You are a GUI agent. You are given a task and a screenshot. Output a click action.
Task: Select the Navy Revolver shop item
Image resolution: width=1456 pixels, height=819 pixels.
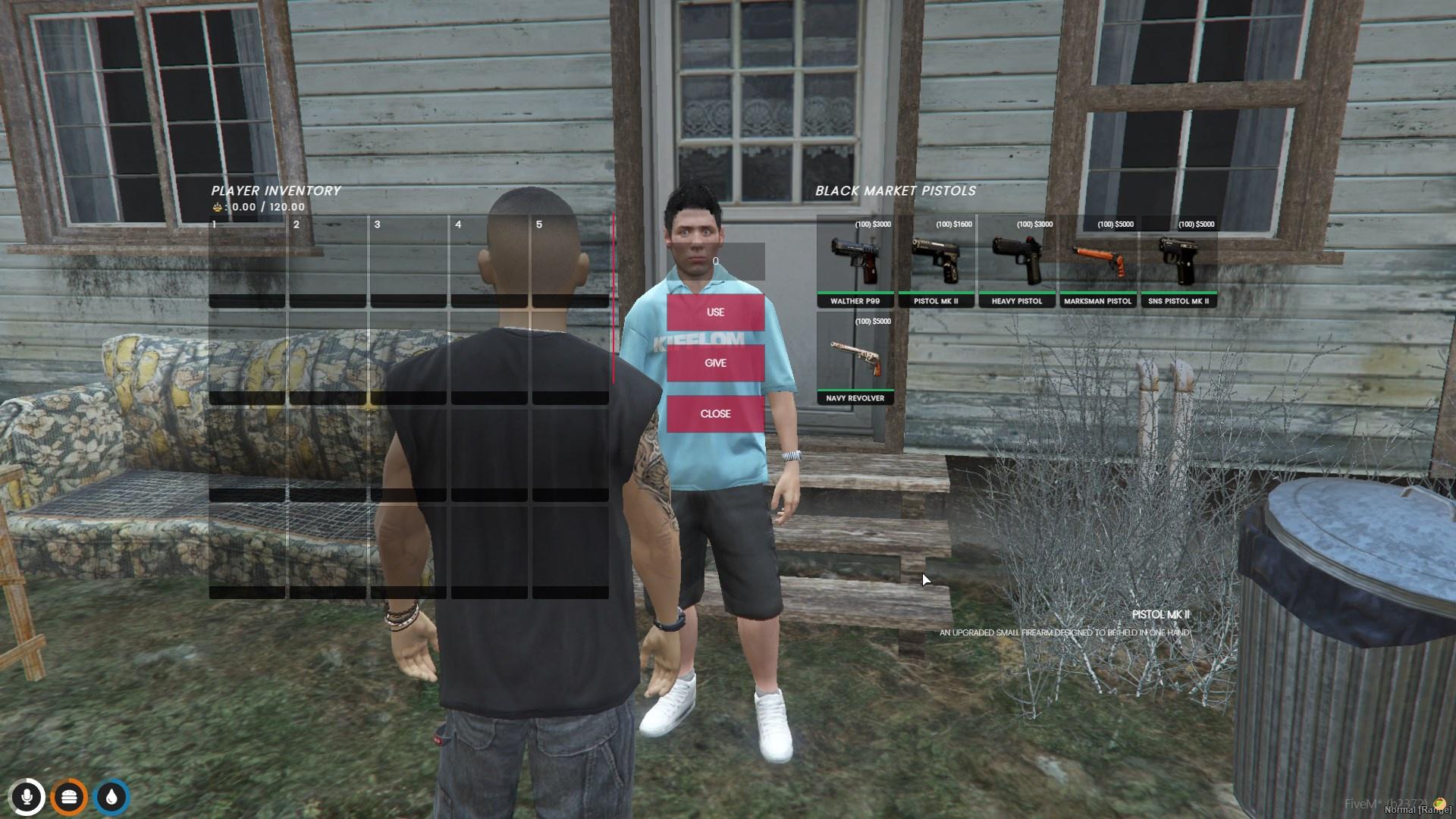[x=855, y=359]
